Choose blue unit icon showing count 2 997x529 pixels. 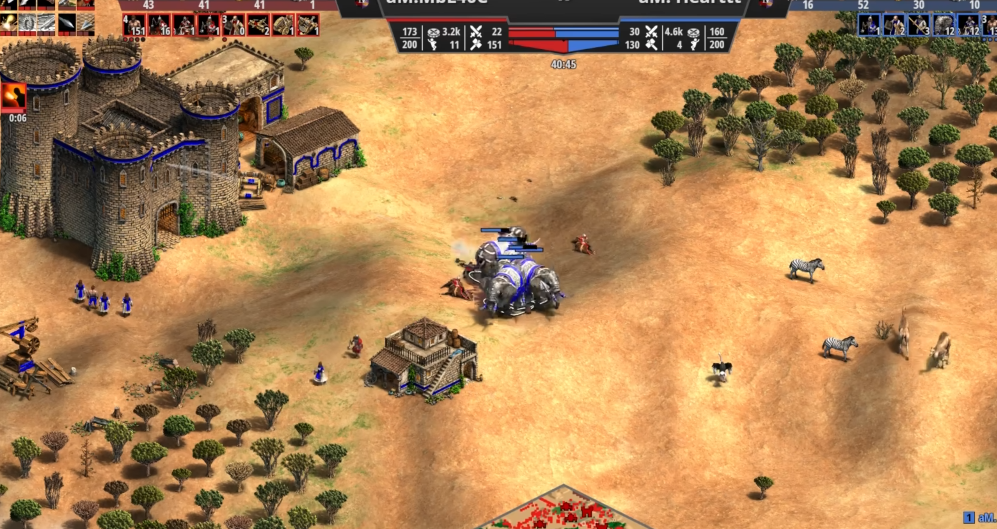894,25
